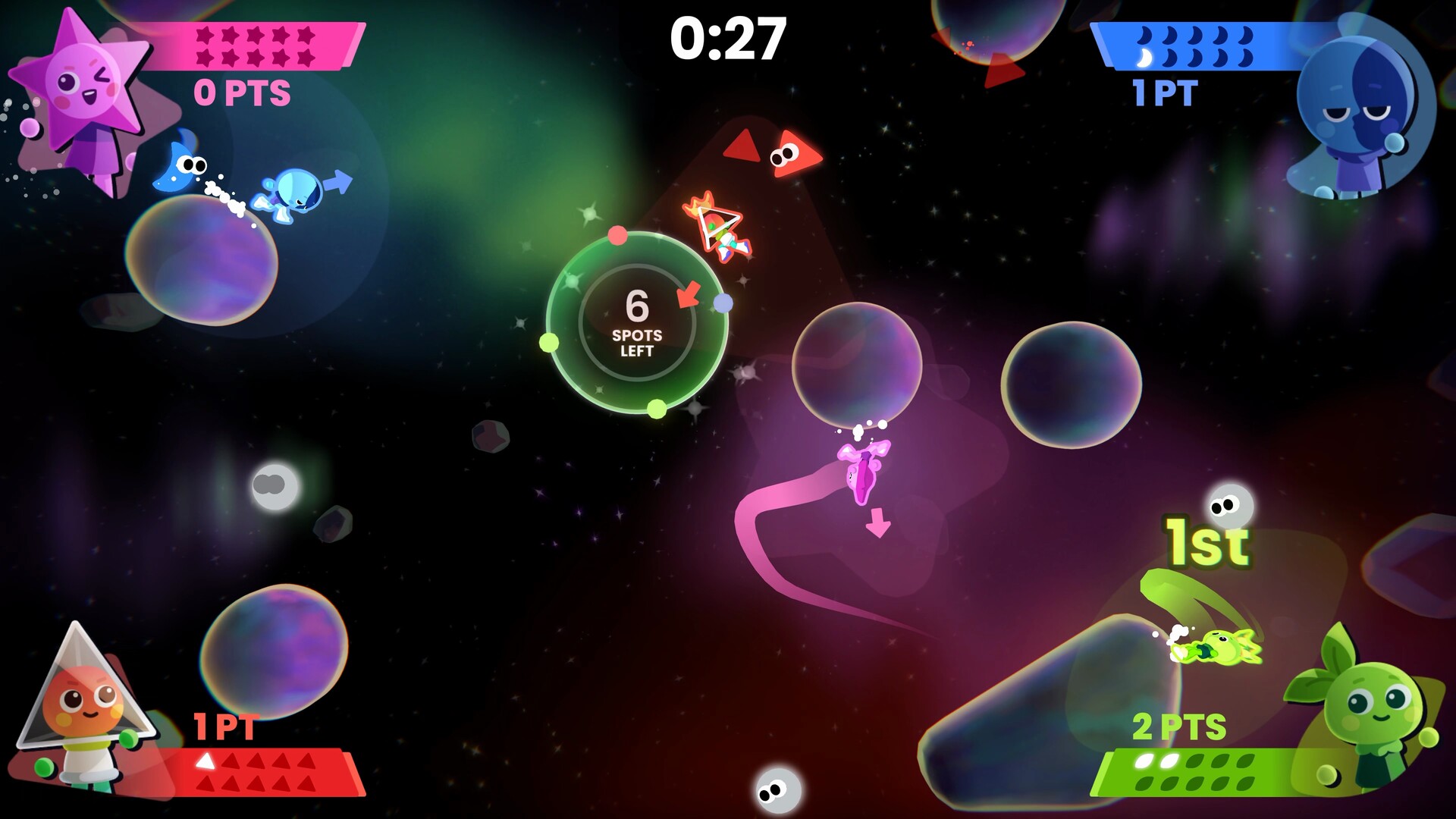Click the 0:27 match timer

[x=728, y=38]
